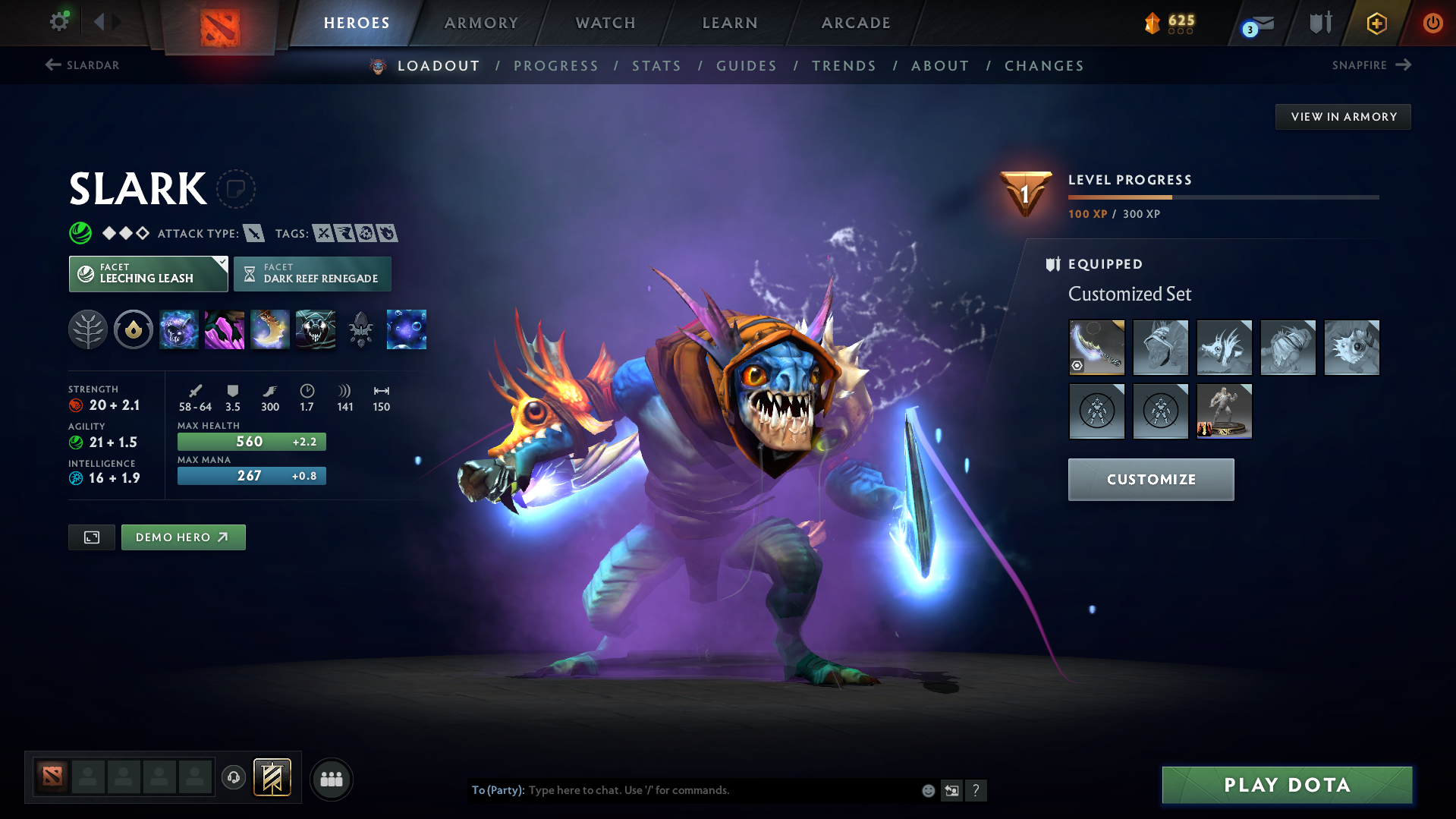Open the Customize loadout button

(1151, 480)
